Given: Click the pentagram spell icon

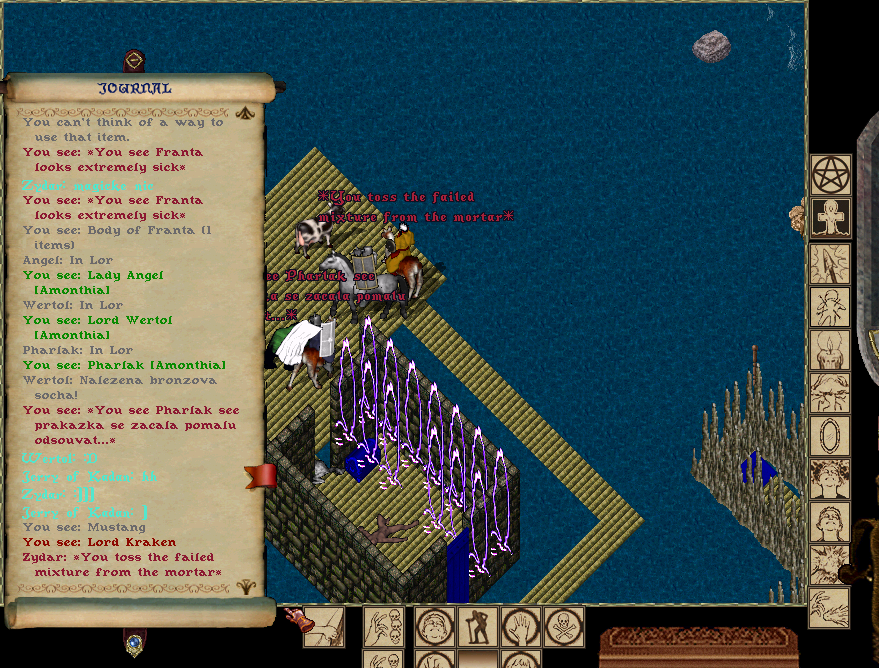Looking at the screenshot, I should 829,175.
